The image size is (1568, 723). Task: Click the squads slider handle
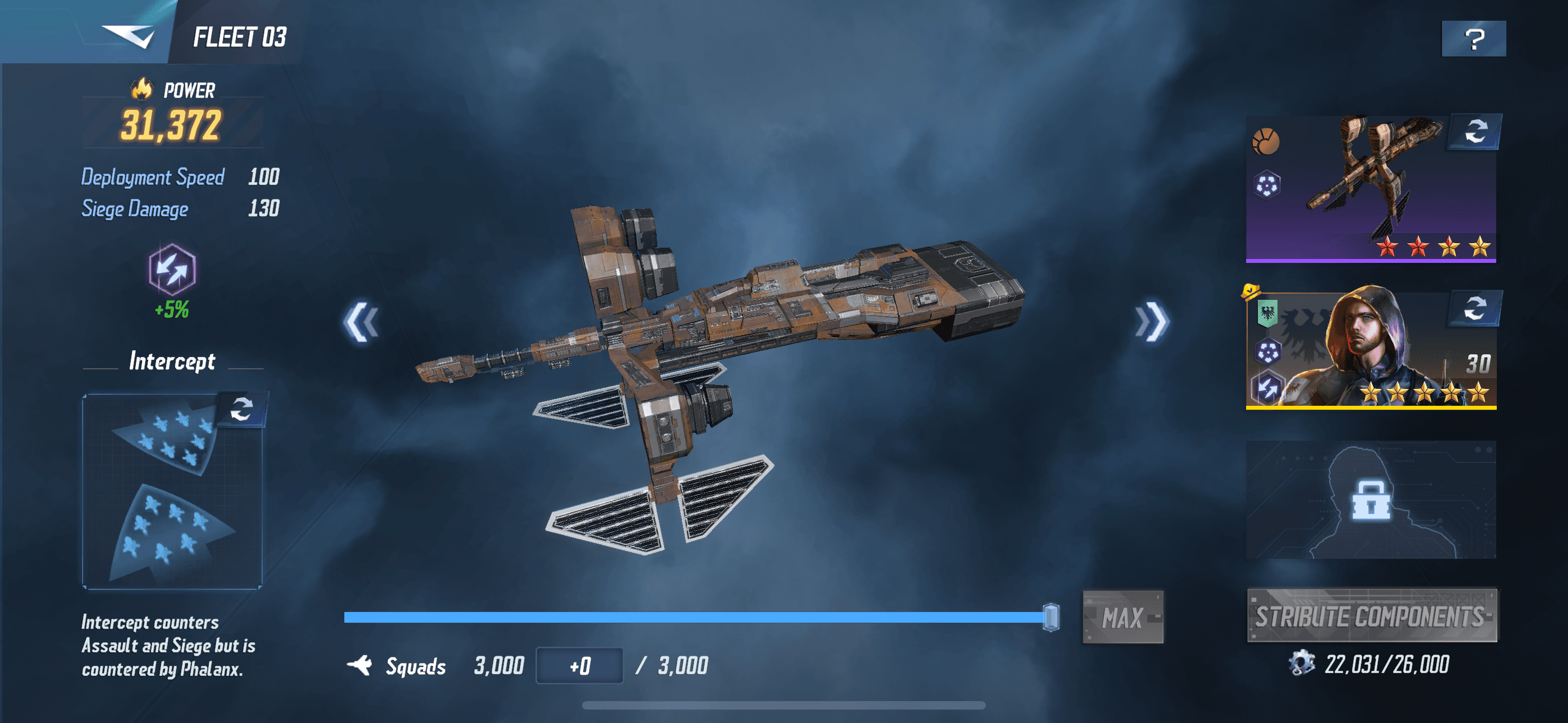click(1050, 617)
